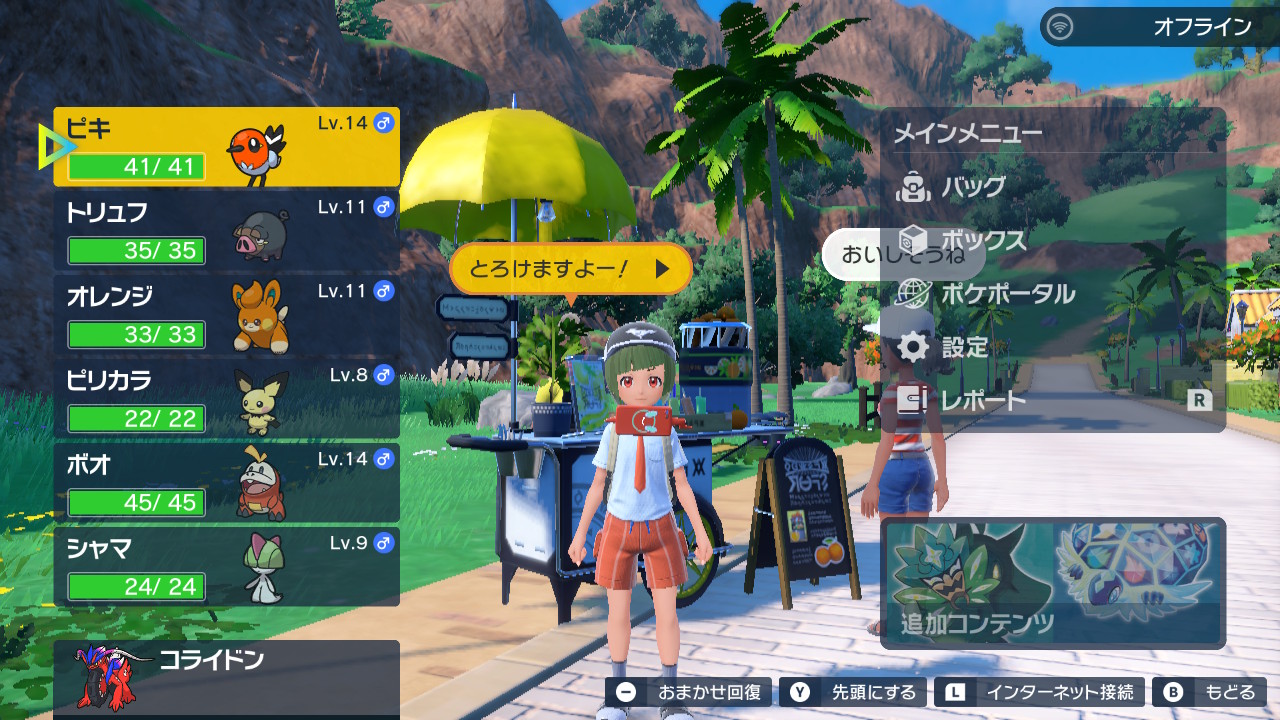
Task: Click もどる to close the menu
Action: [x=1209, y=692]
